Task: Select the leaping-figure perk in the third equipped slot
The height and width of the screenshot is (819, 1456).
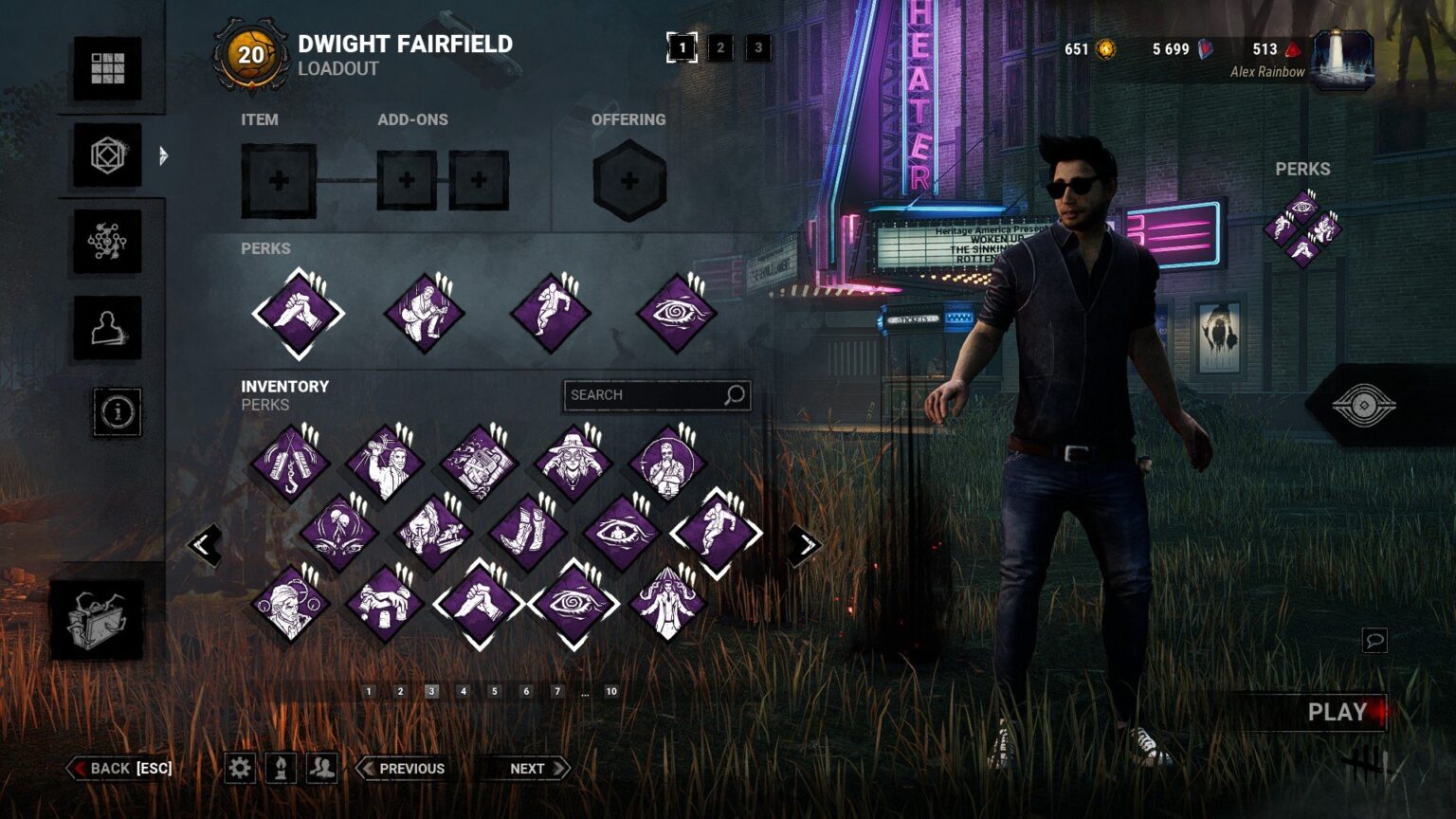Action: point(551,312)
